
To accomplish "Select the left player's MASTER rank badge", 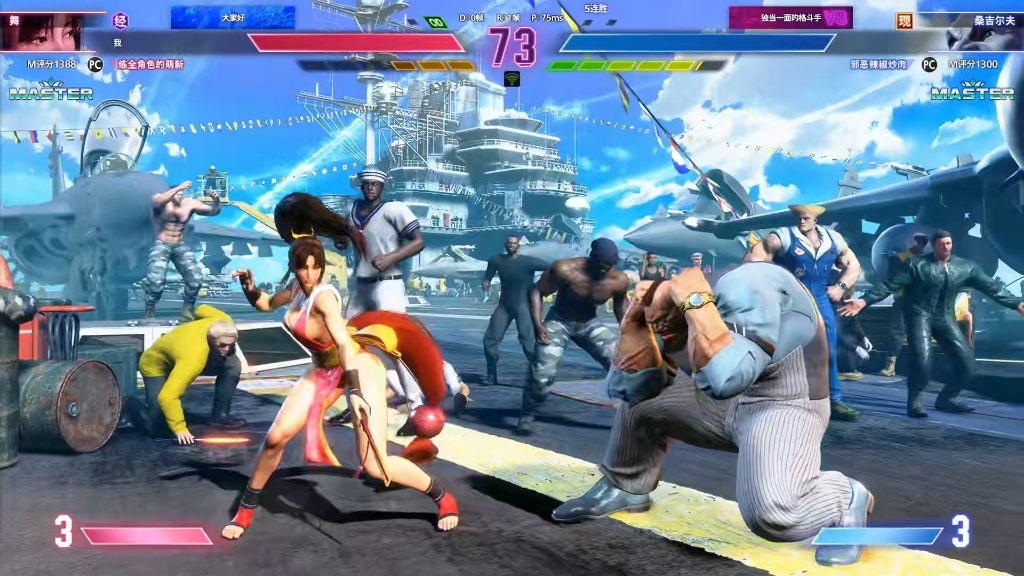I will (51, 92).
